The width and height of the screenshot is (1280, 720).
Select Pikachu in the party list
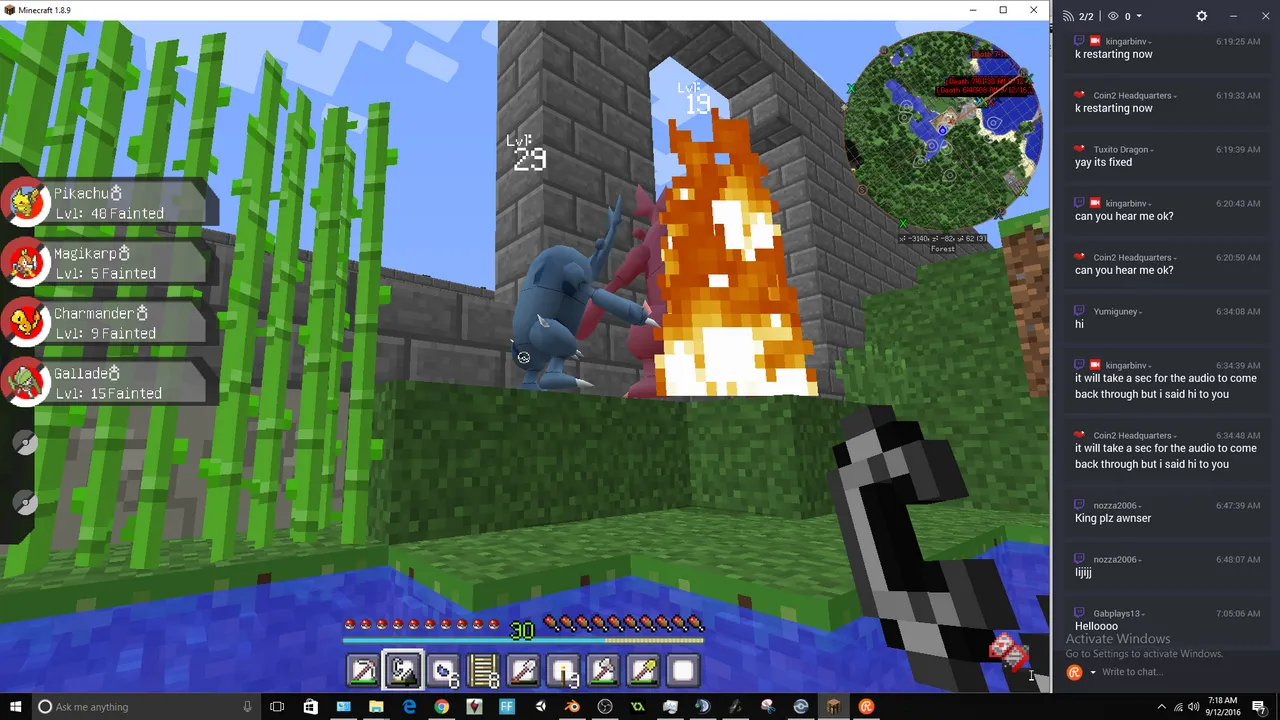[x=108, y=203]
